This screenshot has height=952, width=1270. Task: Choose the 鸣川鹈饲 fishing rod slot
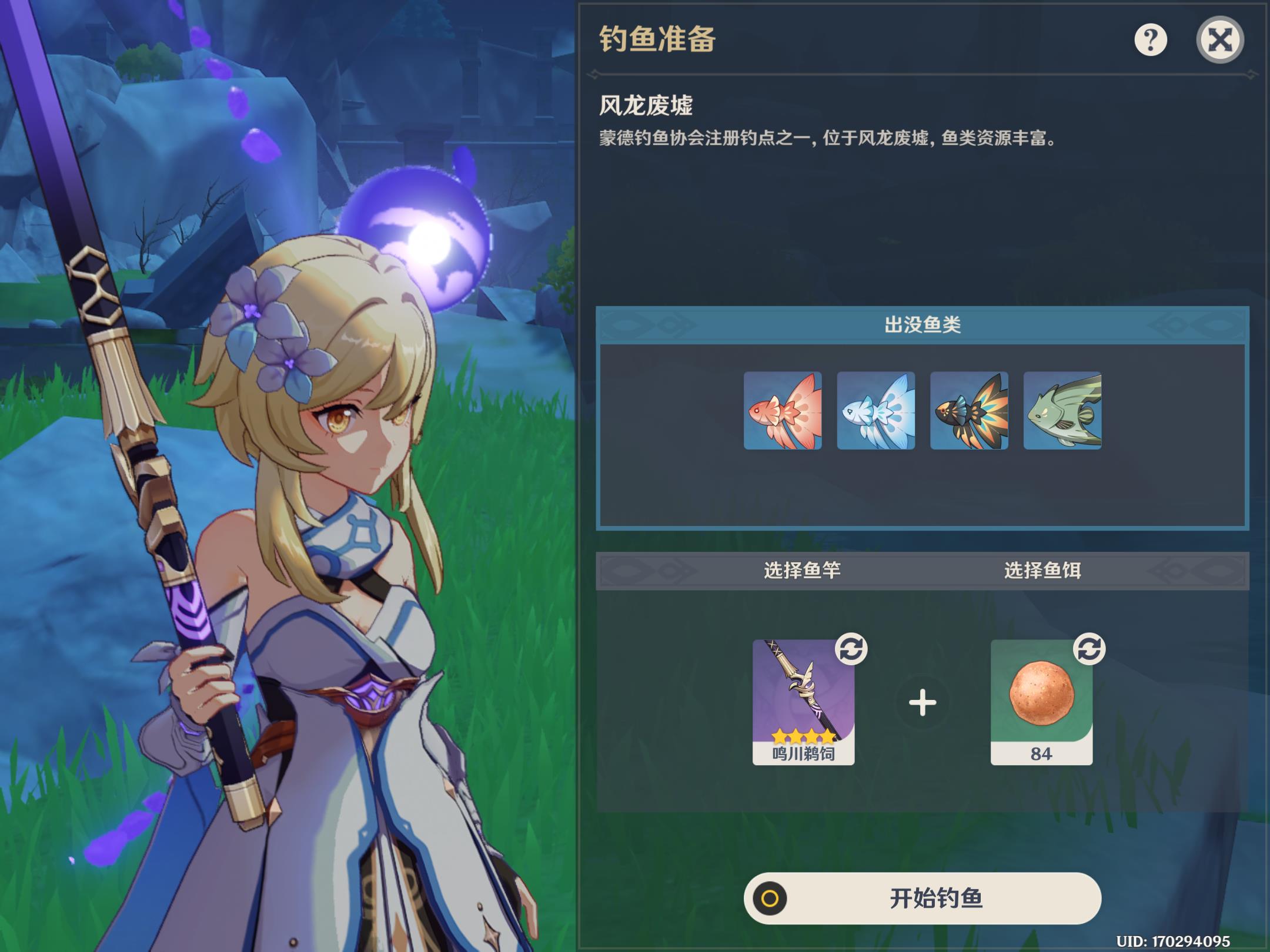point(803,702)
